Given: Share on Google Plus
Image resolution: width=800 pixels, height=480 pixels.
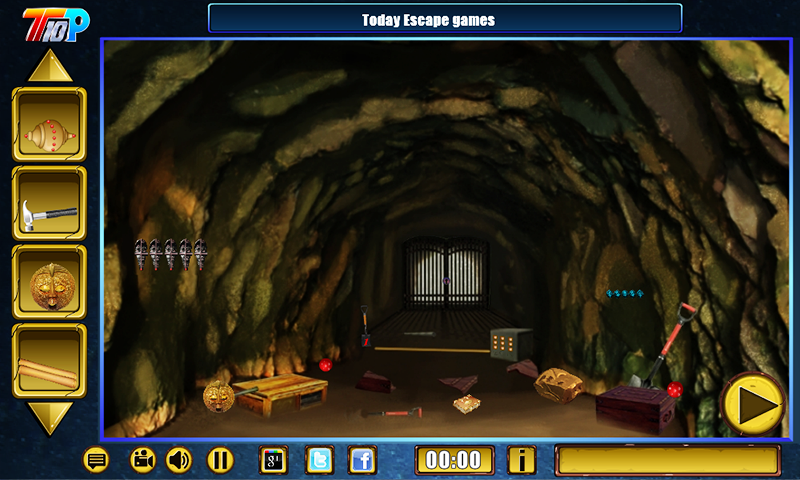Looking at the screenshot, I should tap(274, 460).
